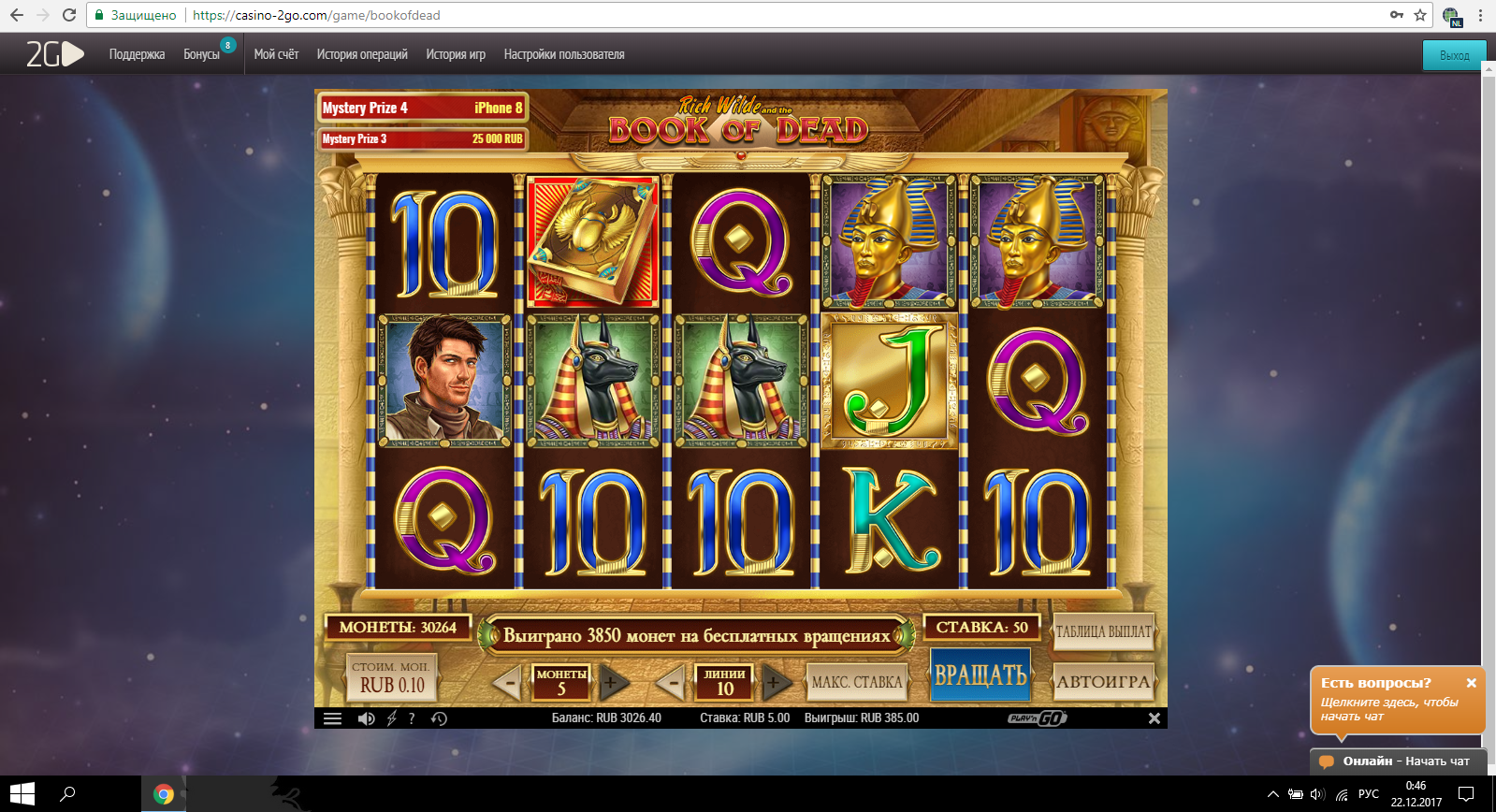Open the hamburger game menu

[x=332, y=718]
